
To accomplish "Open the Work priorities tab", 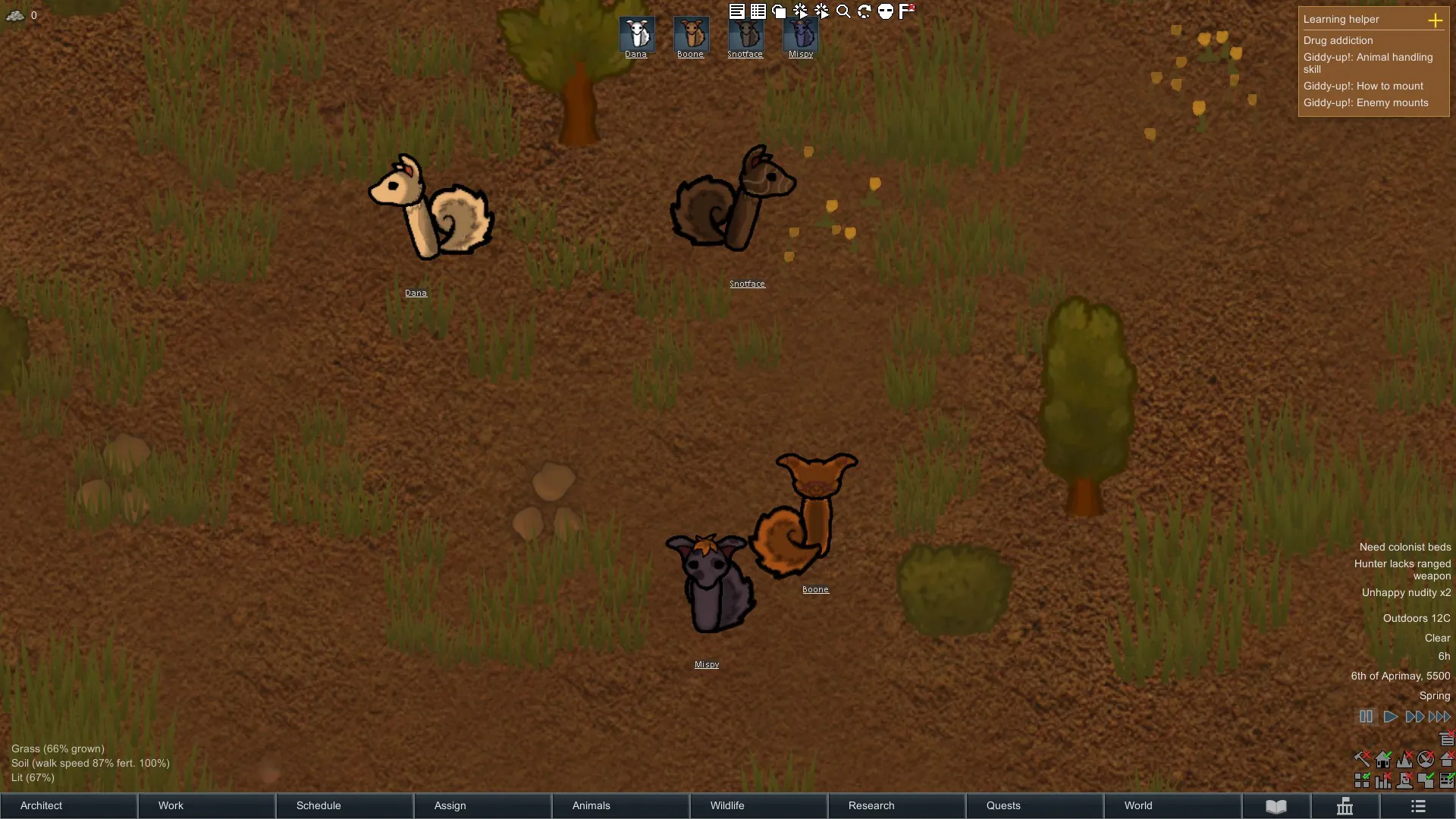I will click(206, 805).
